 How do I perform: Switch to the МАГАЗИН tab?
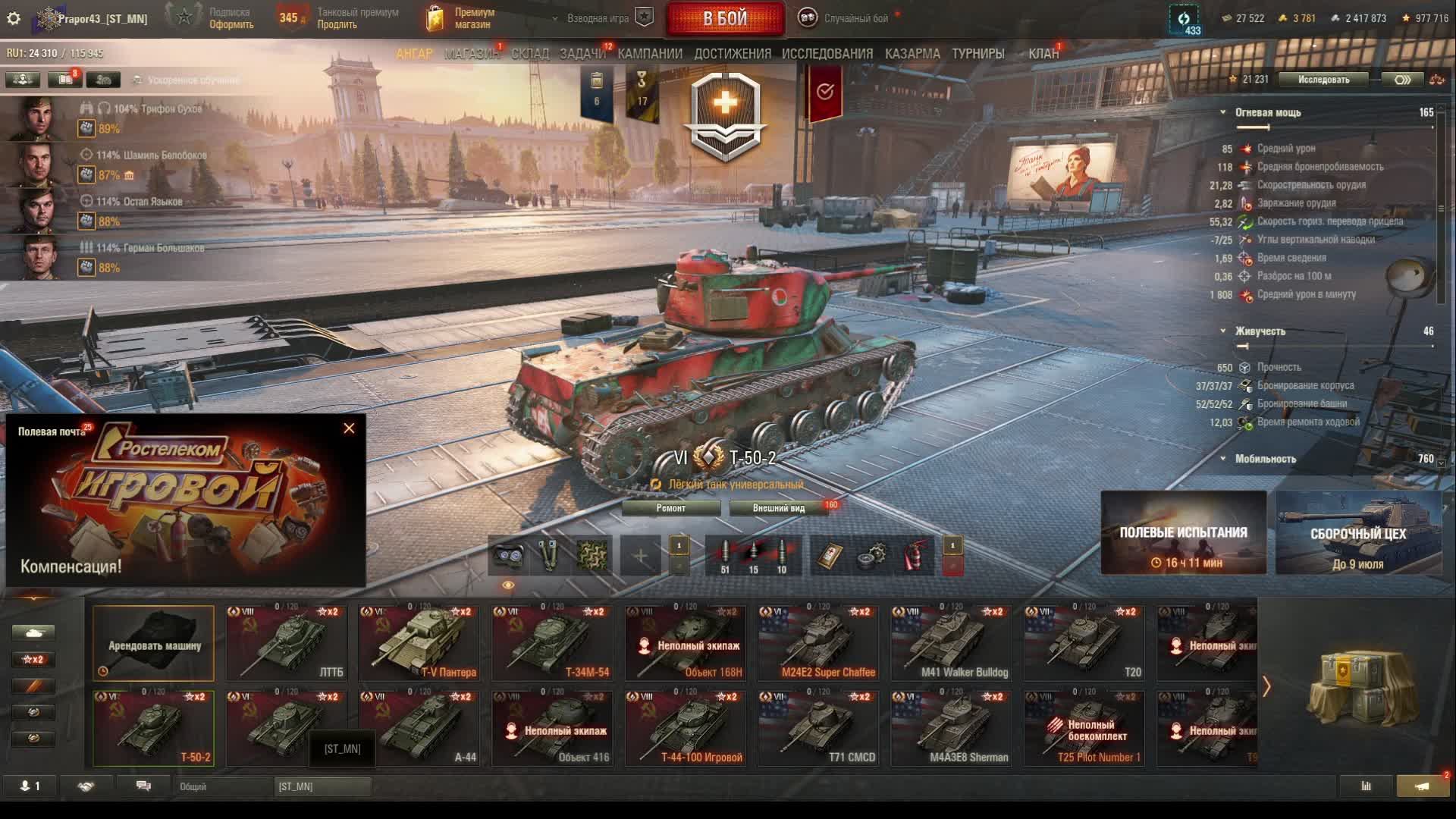point(471,54)
